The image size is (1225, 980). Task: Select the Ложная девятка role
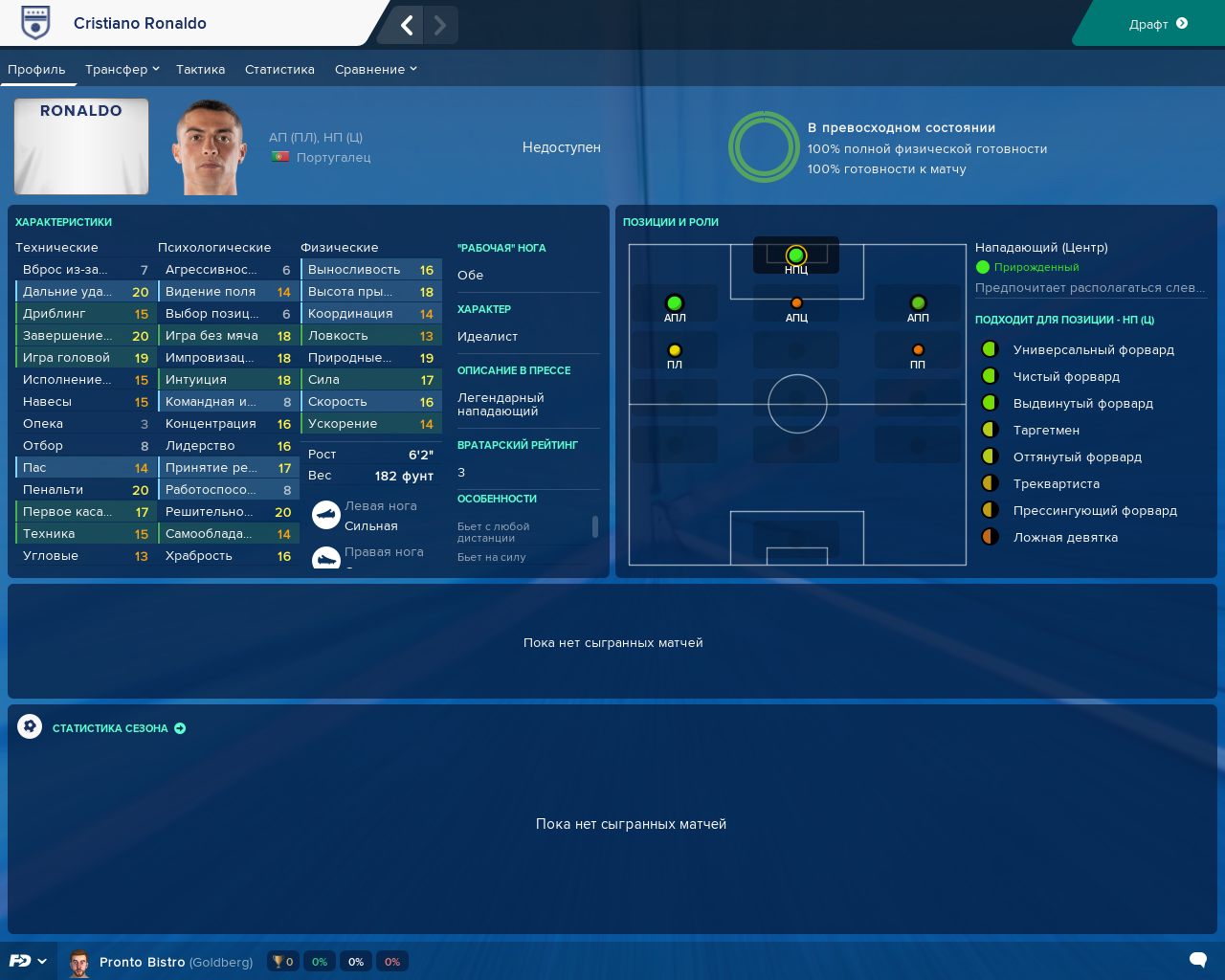tap(1065, 538)
